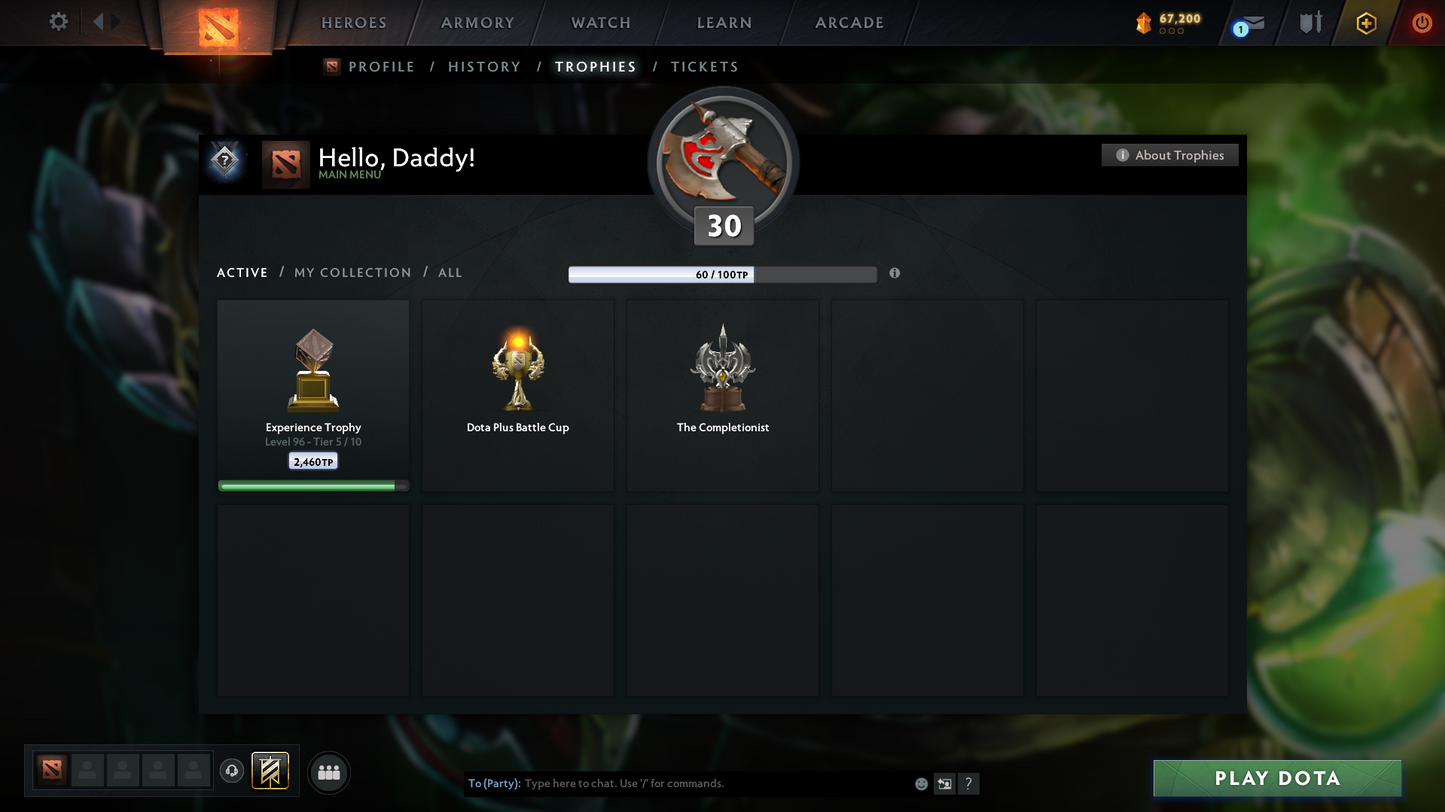The image size is (1445, 812).
Task: Open the friends list icon
Action: (x=329, y=771)
